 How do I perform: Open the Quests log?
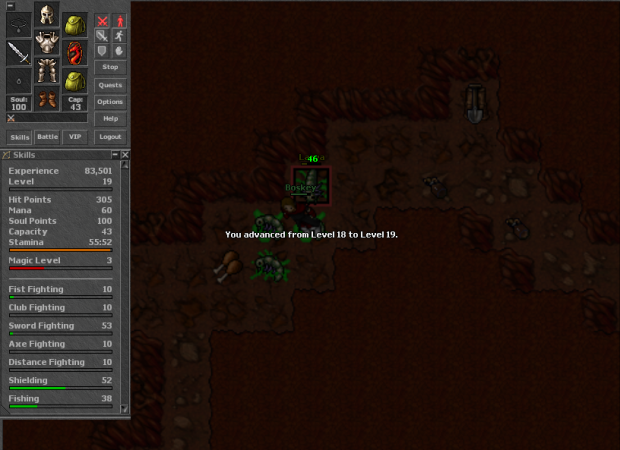pos(110,85)
